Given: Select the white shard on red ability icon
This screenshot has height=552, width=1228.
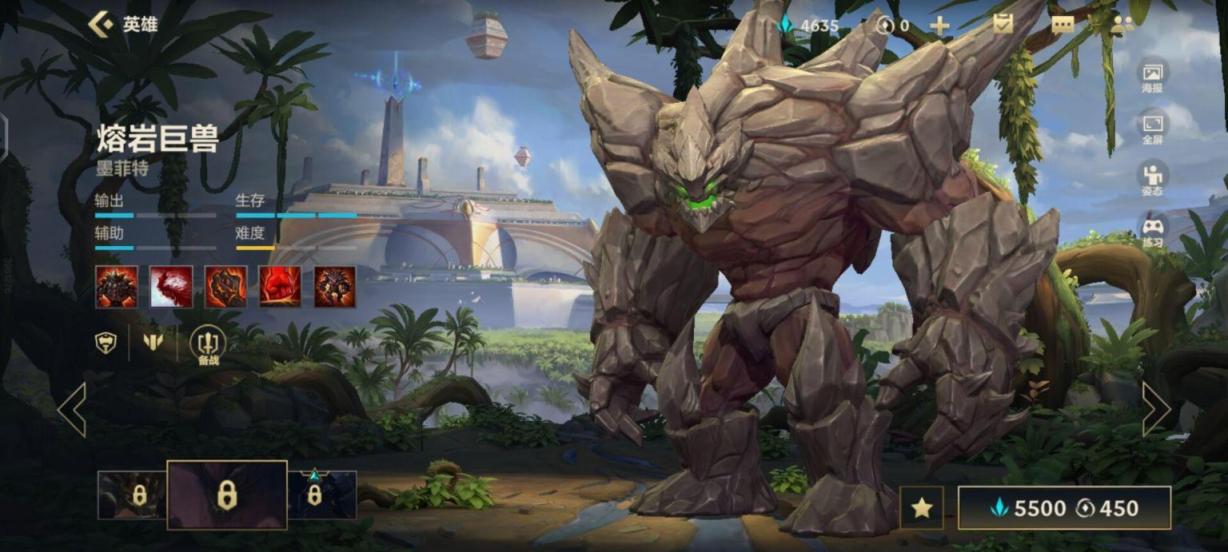Looking at the screenshot, I should [x=171, y=287].
